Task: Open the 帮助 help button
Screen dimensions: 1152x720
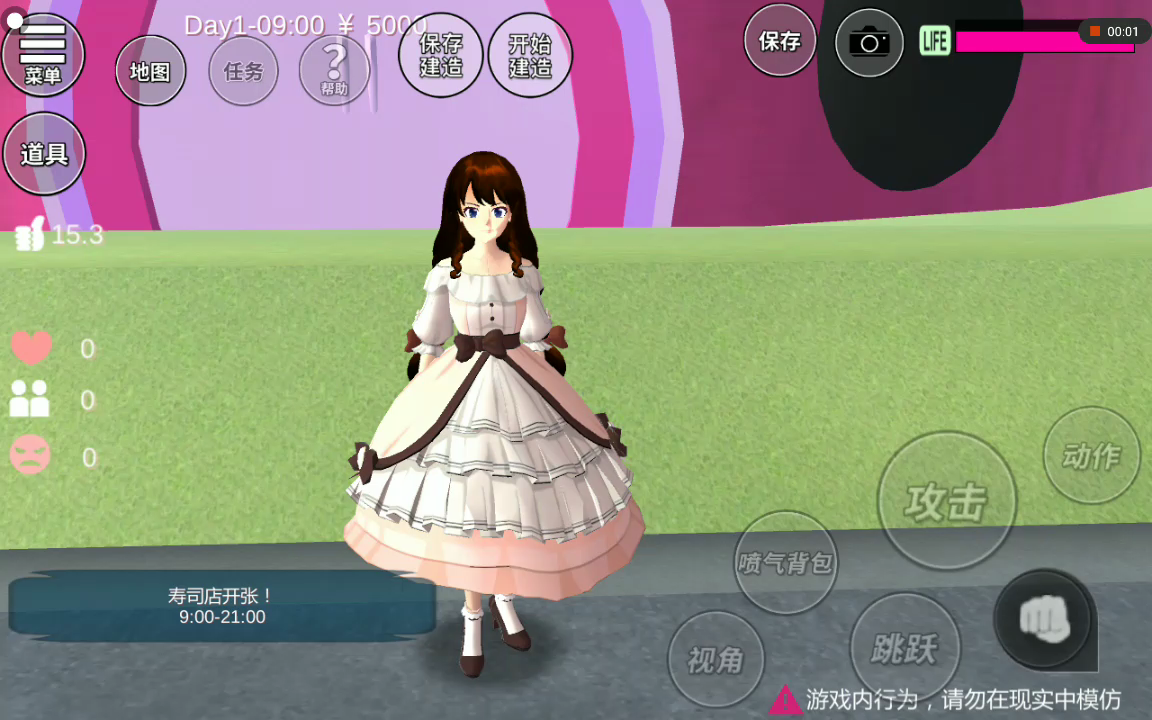Action: click(334, 70)
